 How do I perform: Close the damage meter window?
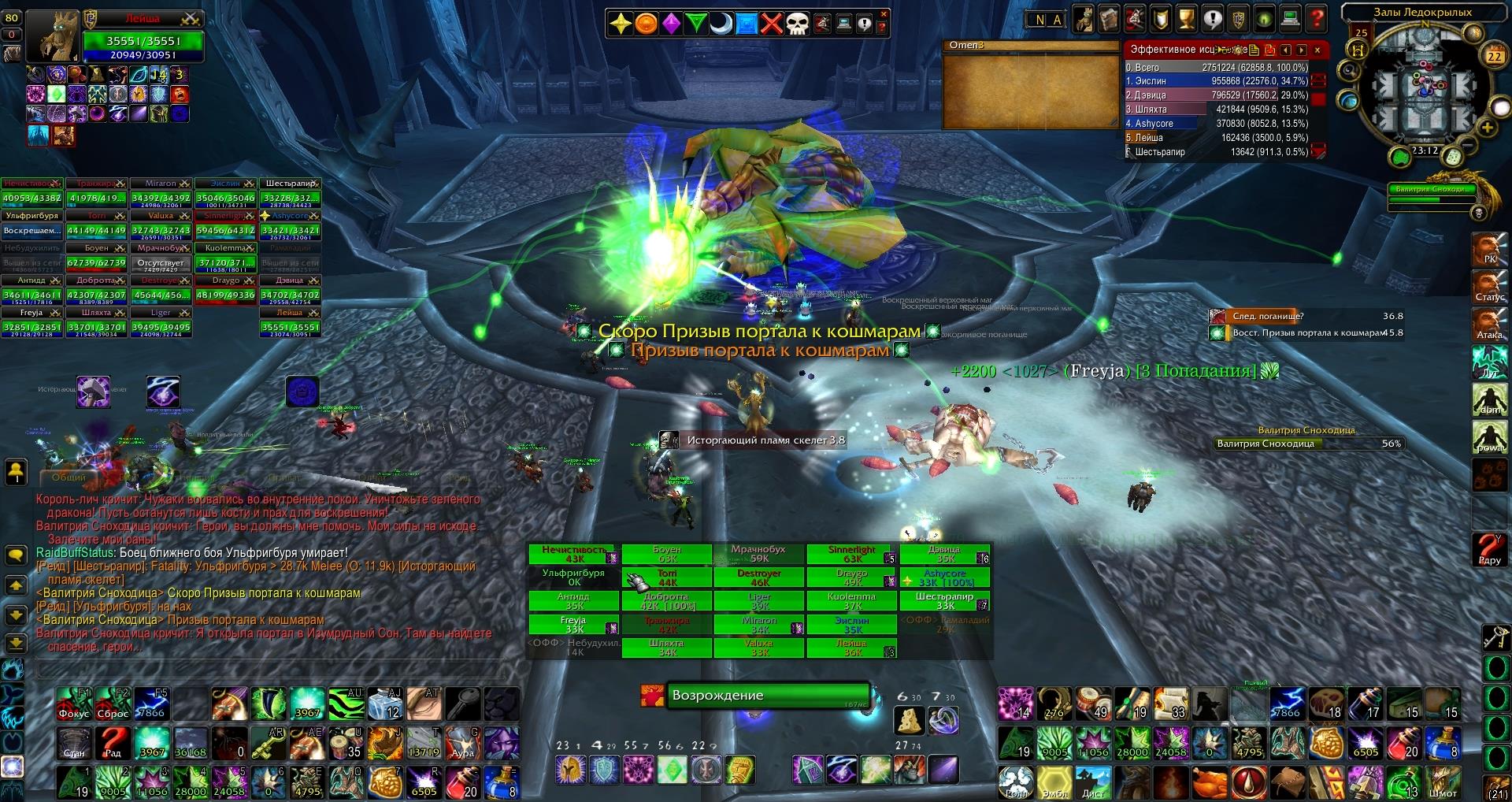pos(1317,50)
